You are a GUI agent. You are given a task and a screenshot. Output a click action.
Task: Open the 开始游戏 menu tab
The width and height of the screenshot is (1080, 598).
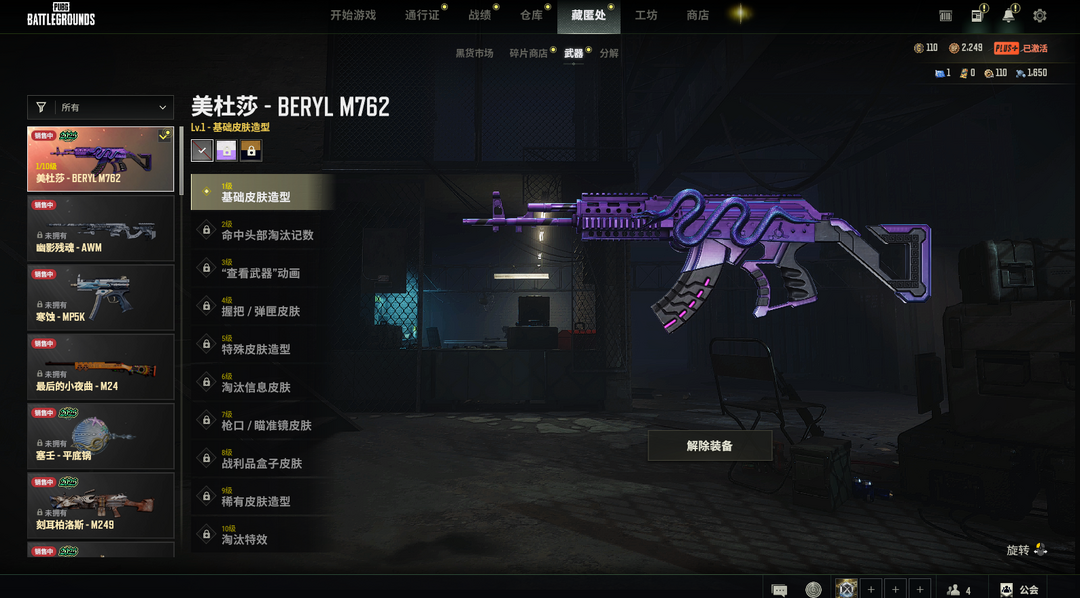tap(353, 15)
